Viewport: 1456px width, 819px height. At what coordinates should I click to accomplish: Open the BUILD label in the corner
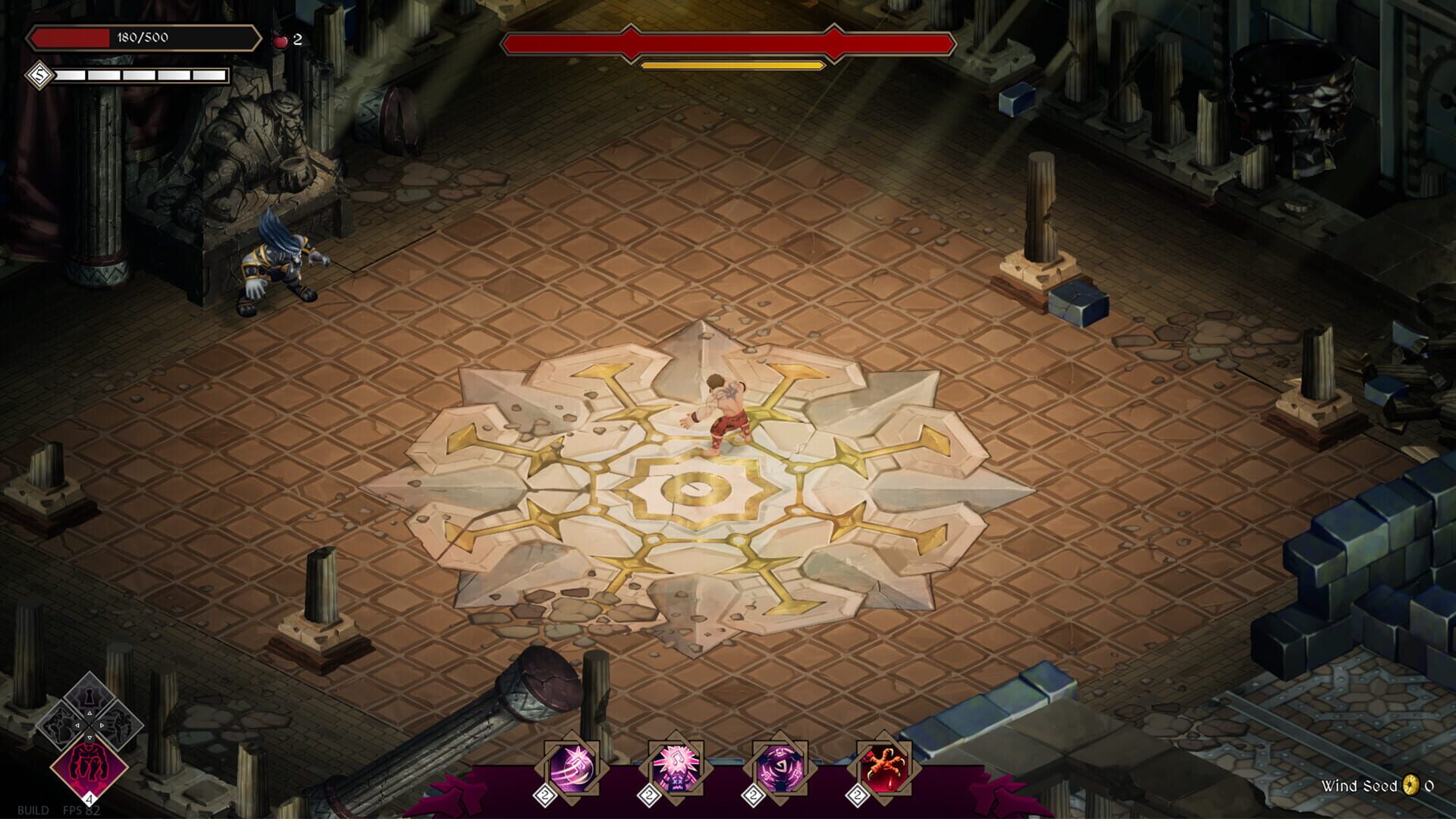point(33,811)
